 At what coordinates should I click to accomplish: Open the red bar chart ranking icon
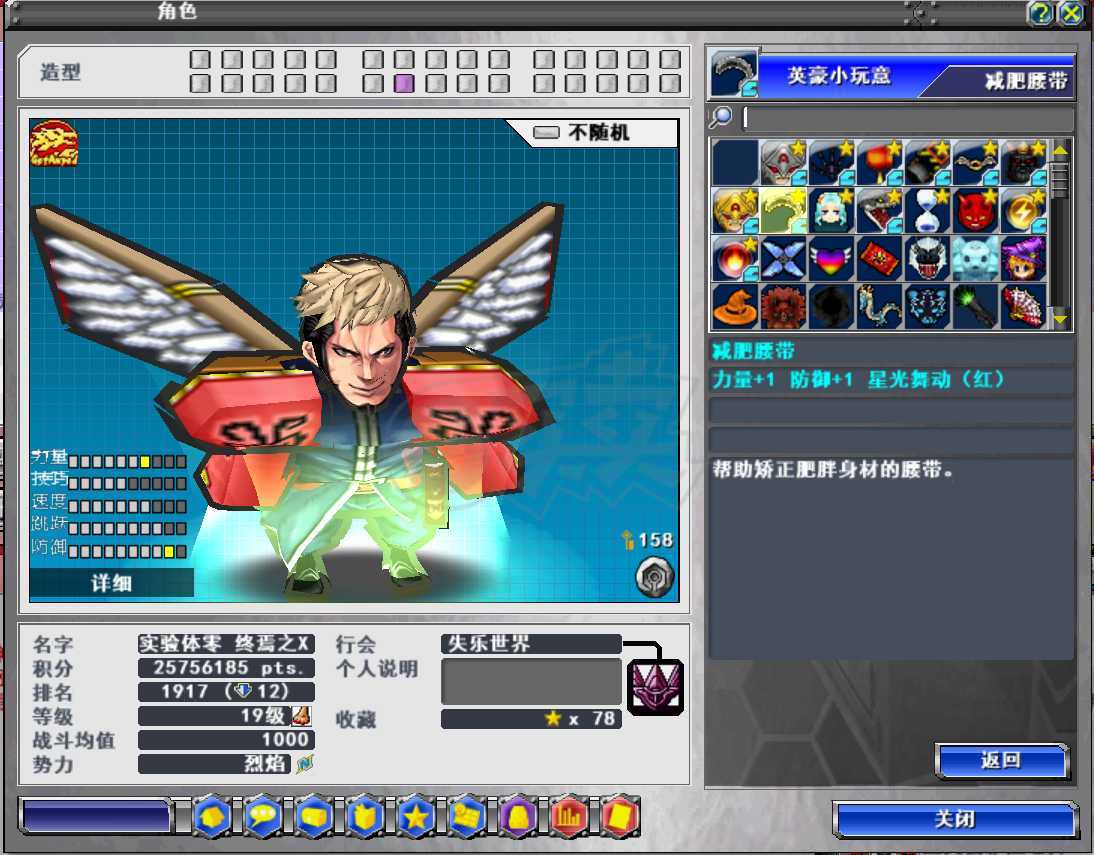pyautogui.click(x=568, y=816)
